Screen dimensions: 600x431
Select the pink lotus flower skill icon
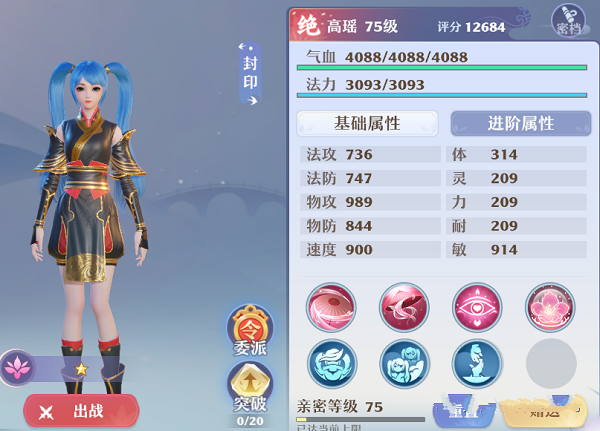point(550,306)
